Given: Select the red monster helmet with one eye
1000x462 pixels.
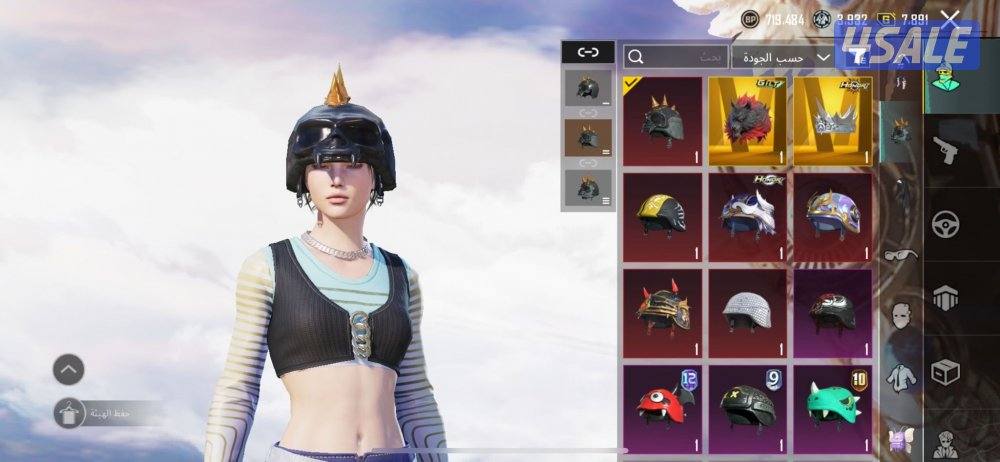Looking at the screenshot, I should click(x=662, y=405).
